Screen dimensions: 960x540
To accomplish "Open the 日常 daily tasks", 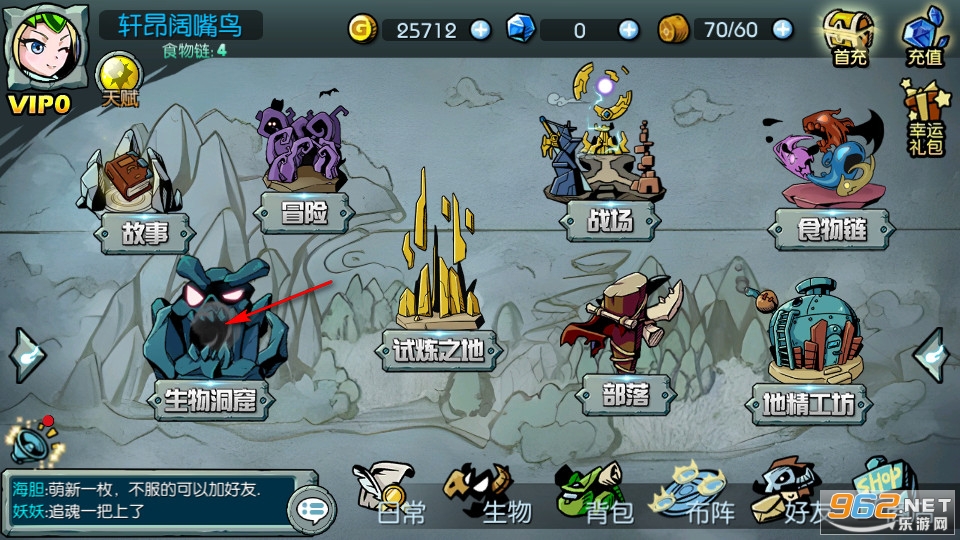I will pyautogui.click(x=393, y=494).
